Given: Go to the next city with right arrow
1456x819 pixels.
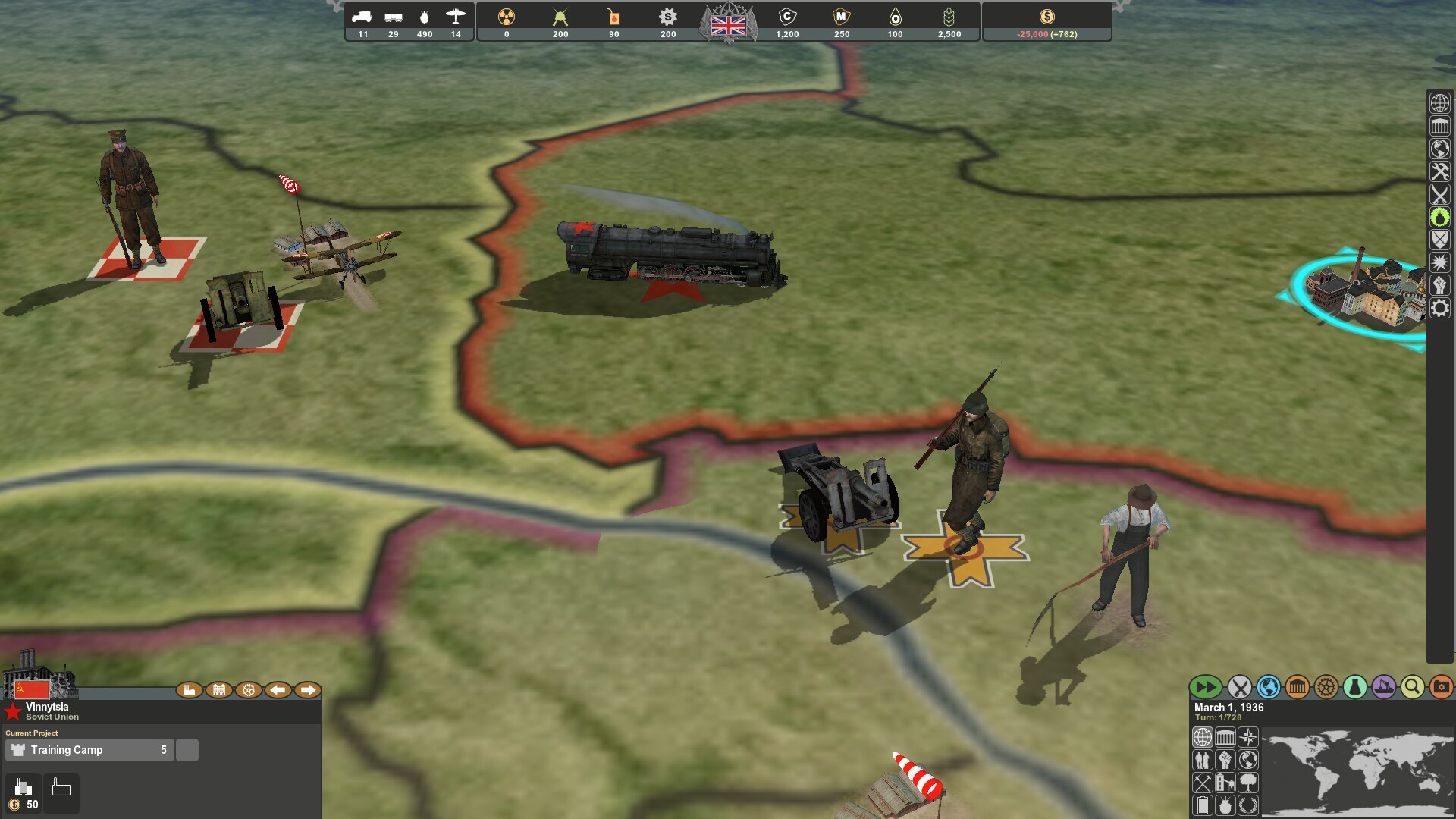Looking at the screenshot, I should [x=308, y=690].
